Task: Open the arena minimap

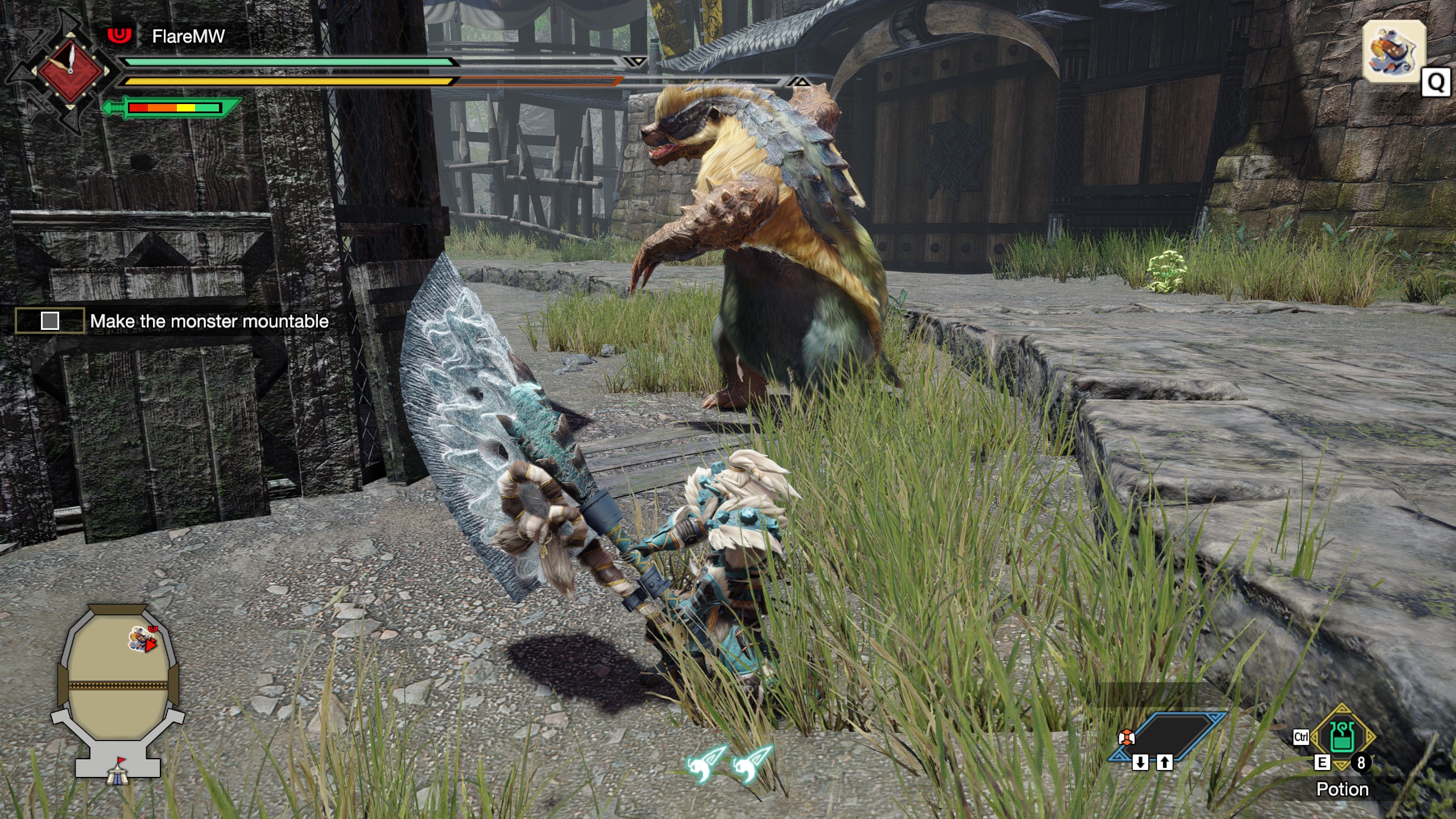Action: click(118, 677)
